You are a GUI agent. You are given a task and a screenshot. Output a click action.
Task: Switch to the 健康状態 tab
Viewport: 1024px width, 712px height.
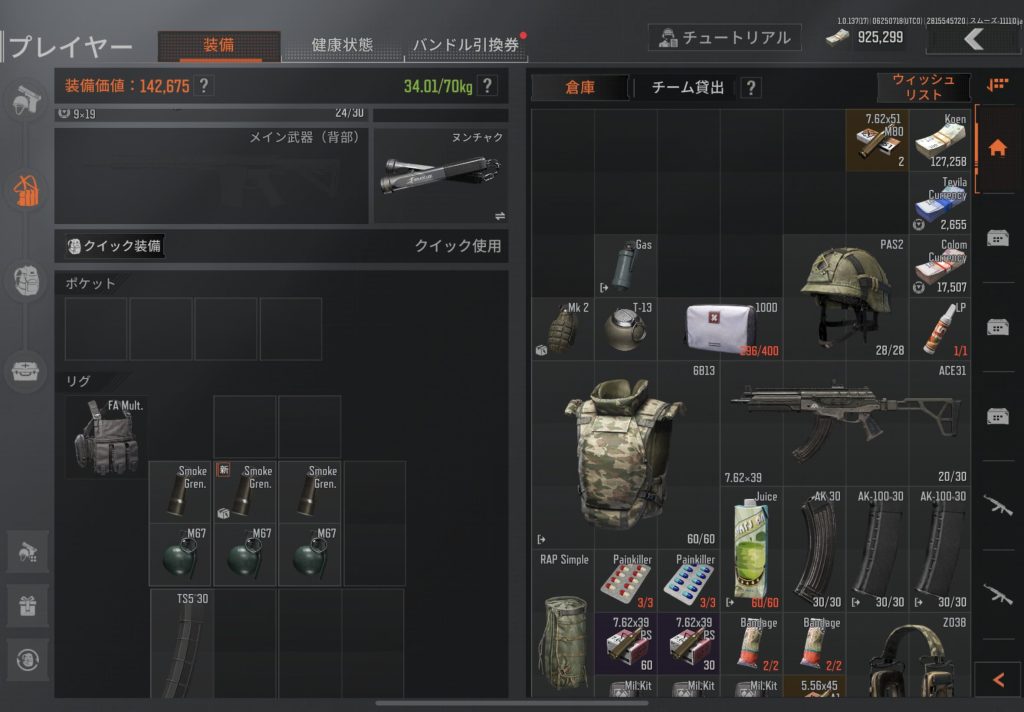[342, 45]
